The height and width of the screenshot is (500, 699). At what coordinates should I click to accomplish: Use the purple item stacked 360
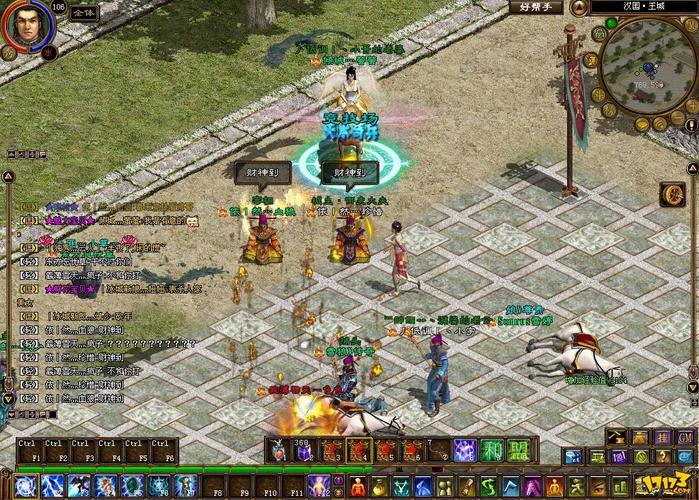pyautogui.click(x=305, y=452)
